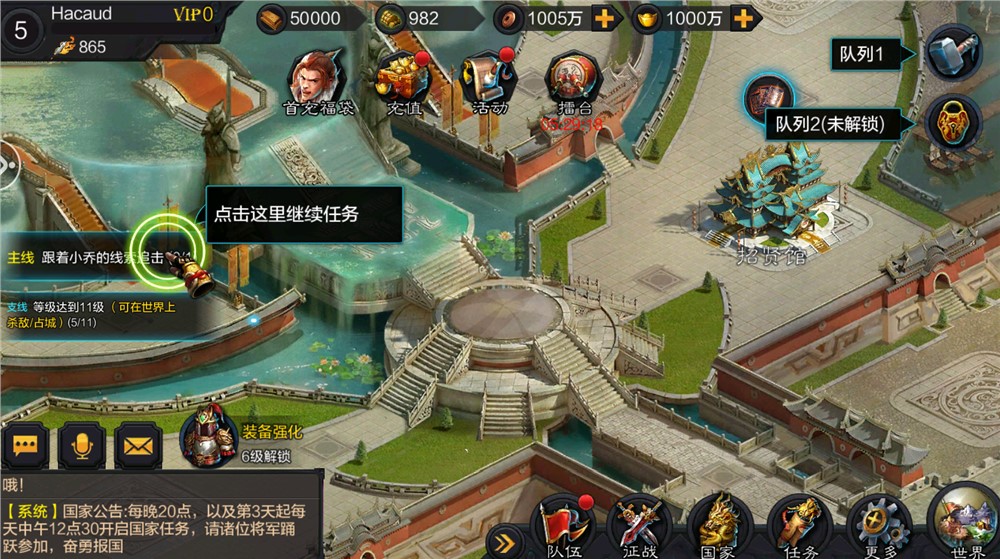The width and height of the screenshot is (1000, 559).
Task: Open the 擂台 arena icon
Action: coord(573,78)
